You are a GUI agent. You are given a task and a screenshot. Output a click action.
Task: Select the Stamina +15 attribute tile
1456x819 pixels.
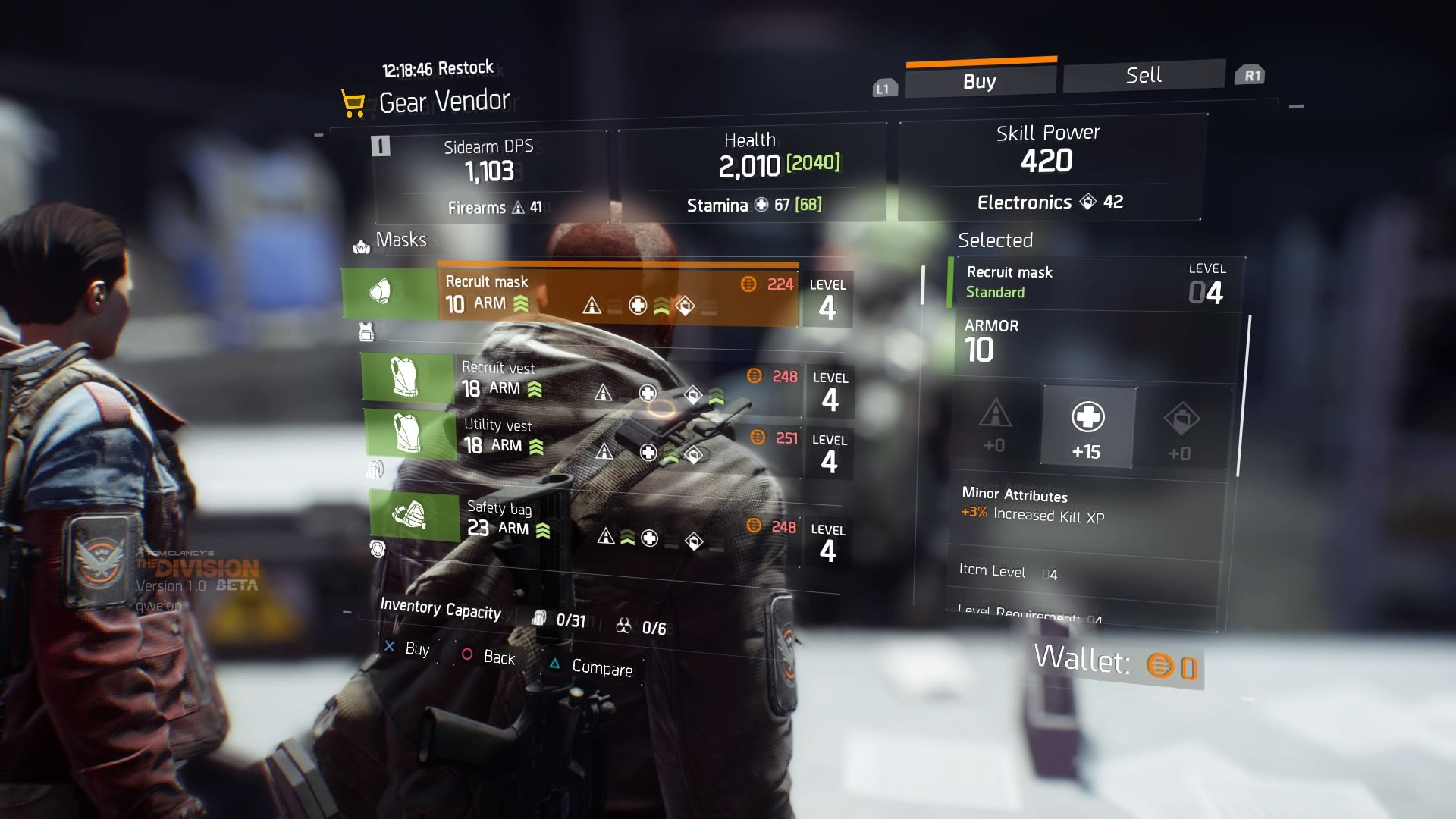1087,427
